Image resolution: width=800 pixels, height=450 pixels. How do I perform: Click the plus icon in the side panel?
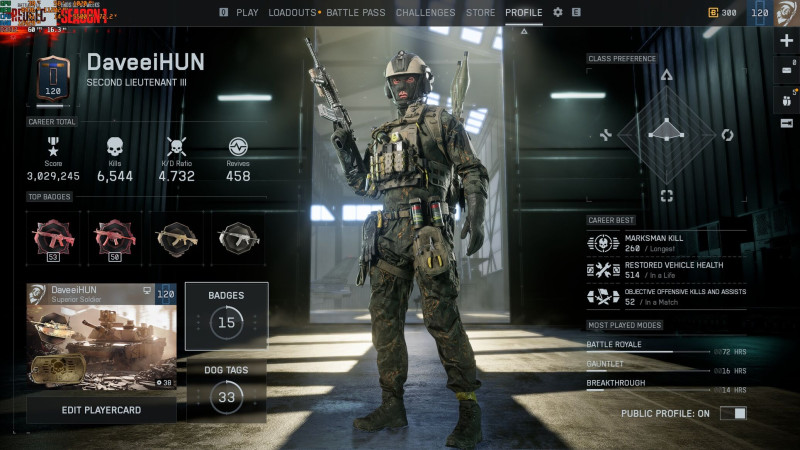(786, 42)
